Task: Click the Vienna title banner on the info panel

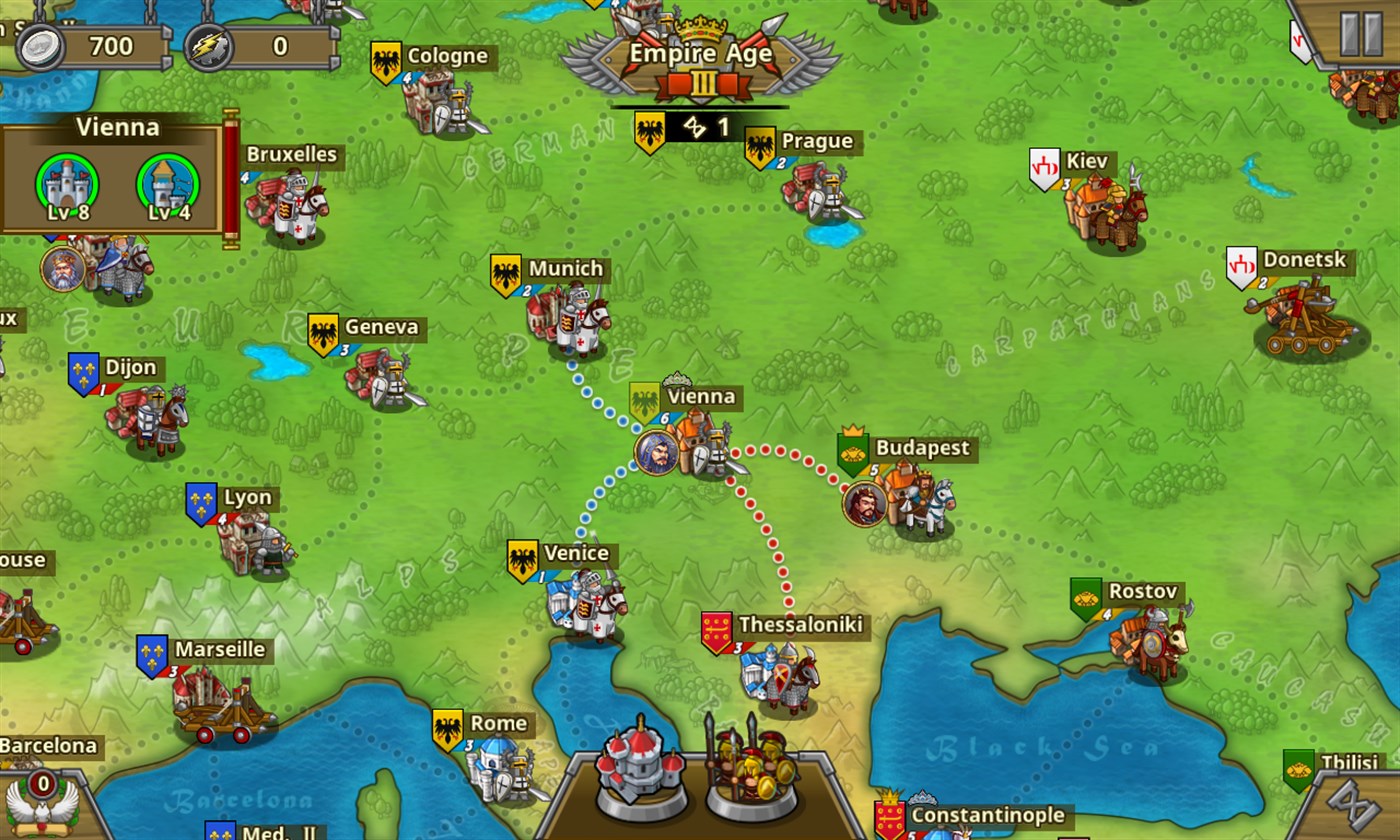Action: pyautogui.click(x=118, y=127)
